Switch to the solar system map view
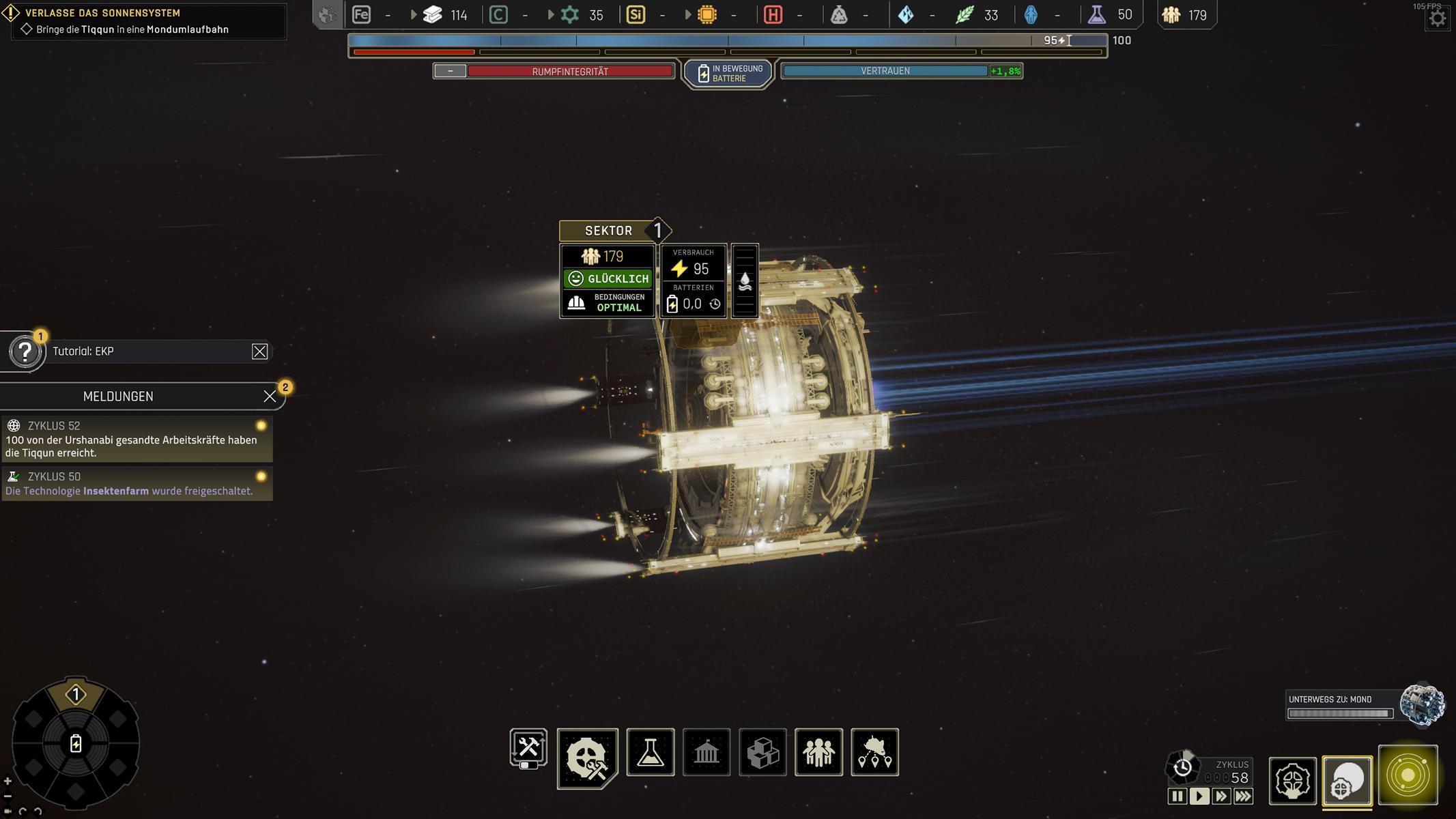 (1408, 775)
